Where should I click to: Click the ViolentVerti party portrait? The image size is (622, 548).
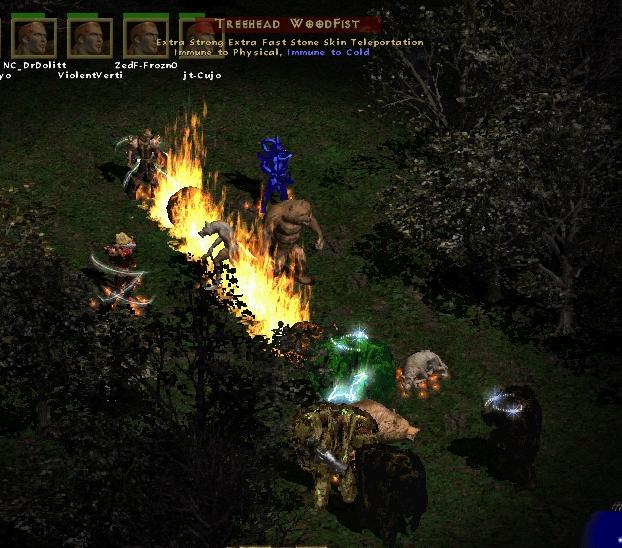90,37
